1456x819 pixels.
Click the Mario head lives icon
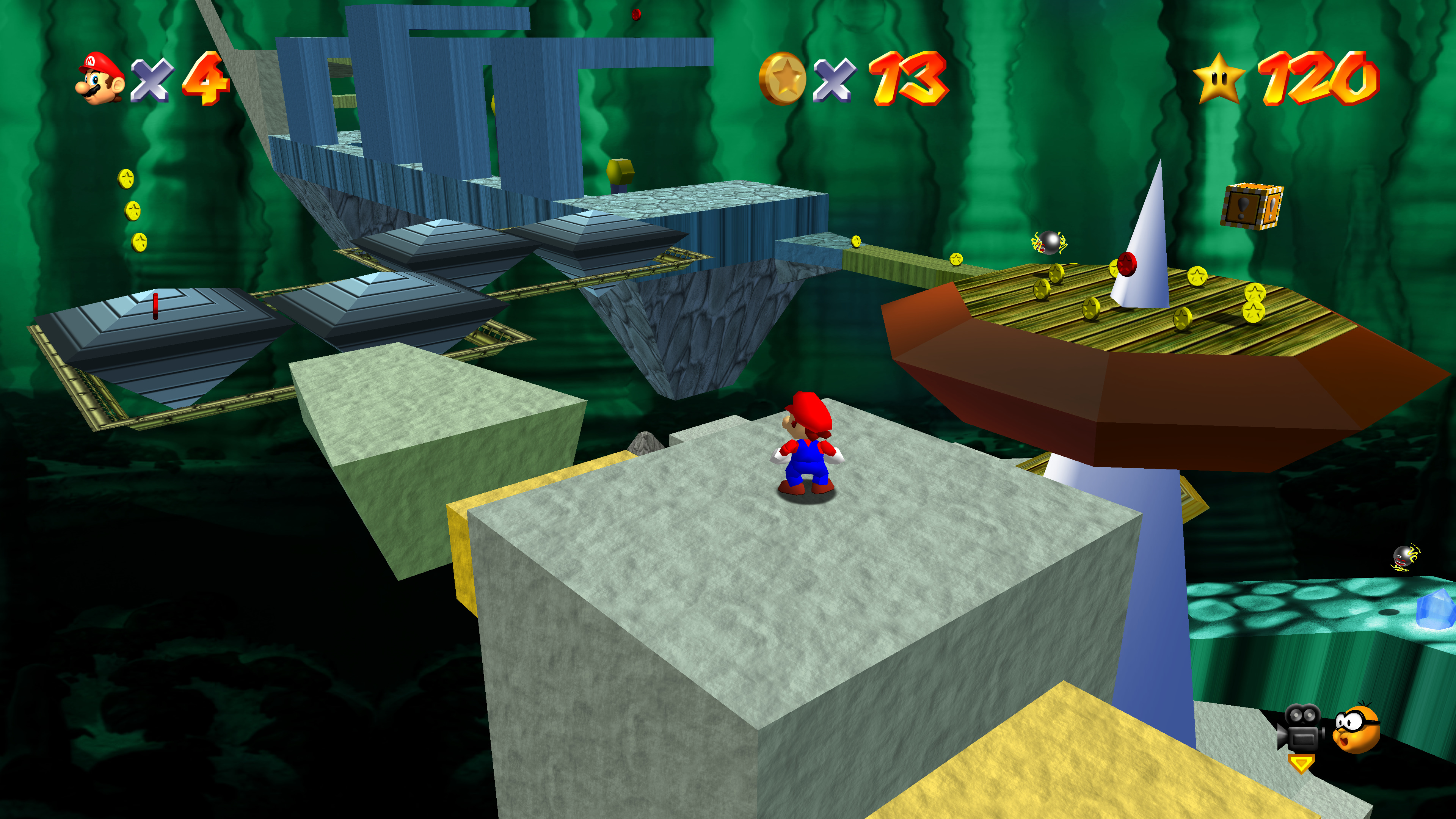click(100, 78)
